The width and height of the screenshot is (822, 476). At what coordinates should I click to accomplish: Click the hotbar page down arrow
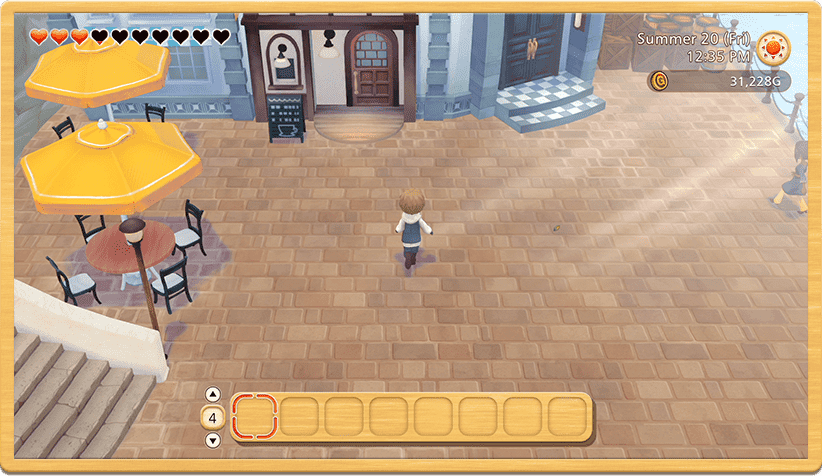coord(213,440)
